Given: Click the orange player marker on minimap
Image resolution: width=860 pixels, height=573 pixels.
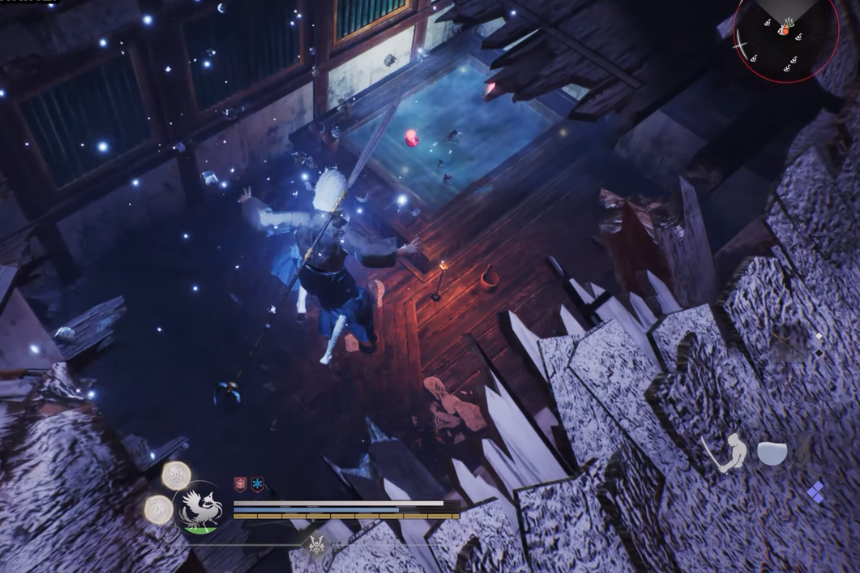Looking at the screenshot, I should click(785, 32).
